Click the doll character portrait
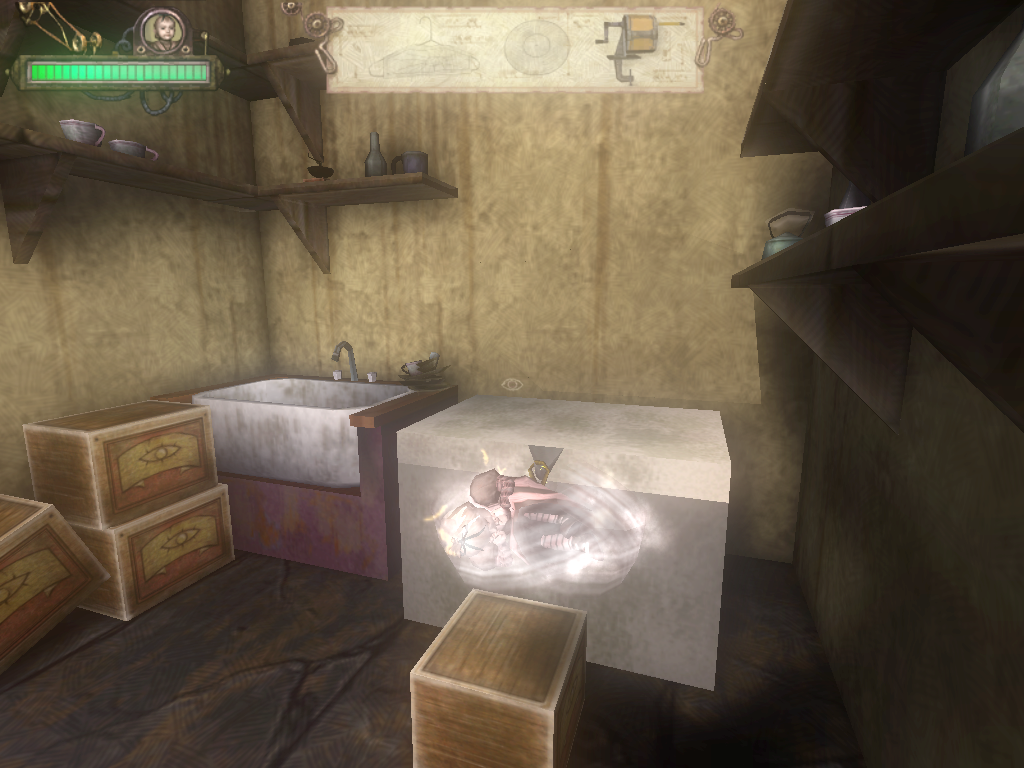1024x768 pixels. [x=162, y=30]
